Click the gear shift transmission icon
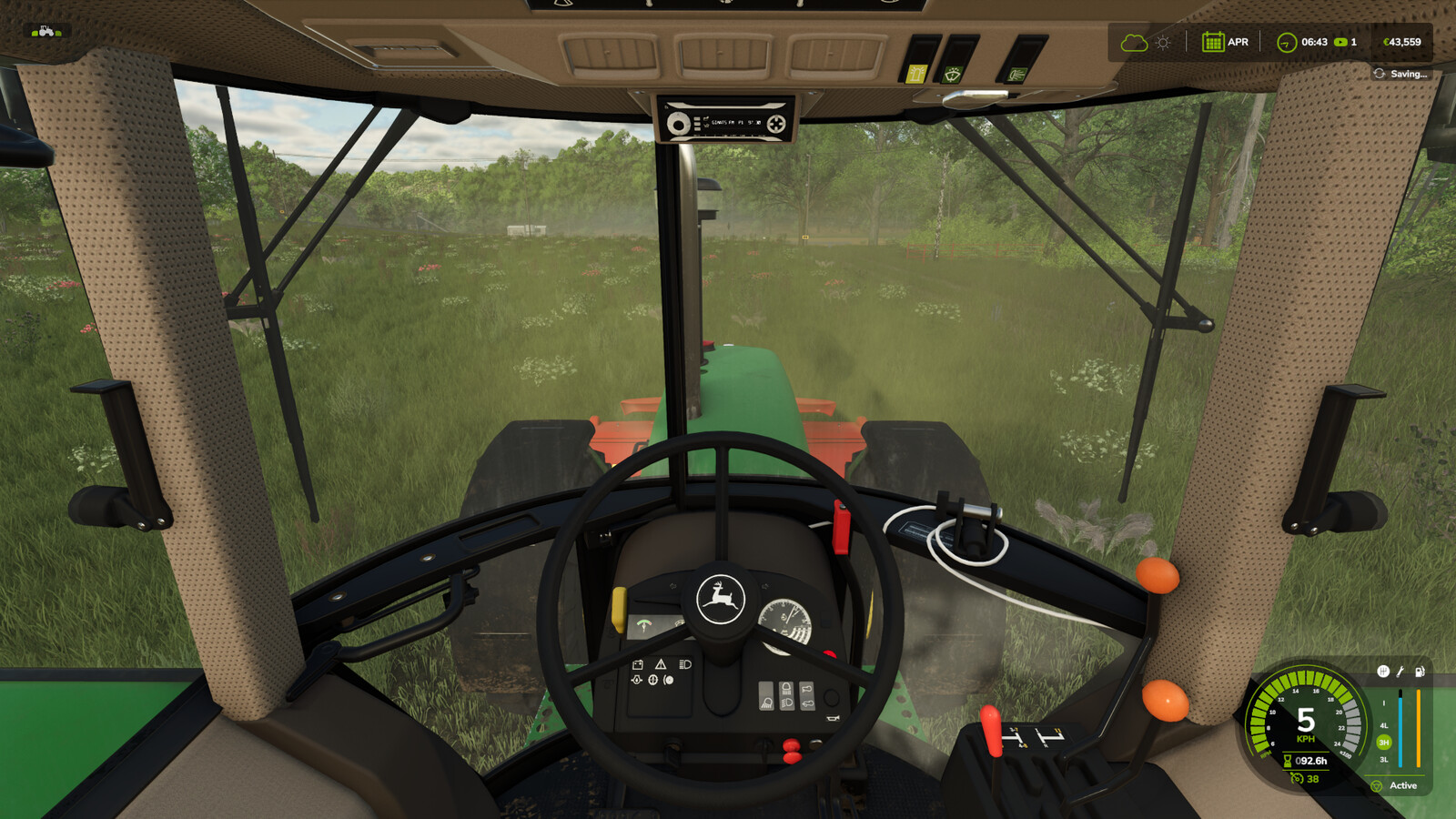 (x=1382, y=672)
